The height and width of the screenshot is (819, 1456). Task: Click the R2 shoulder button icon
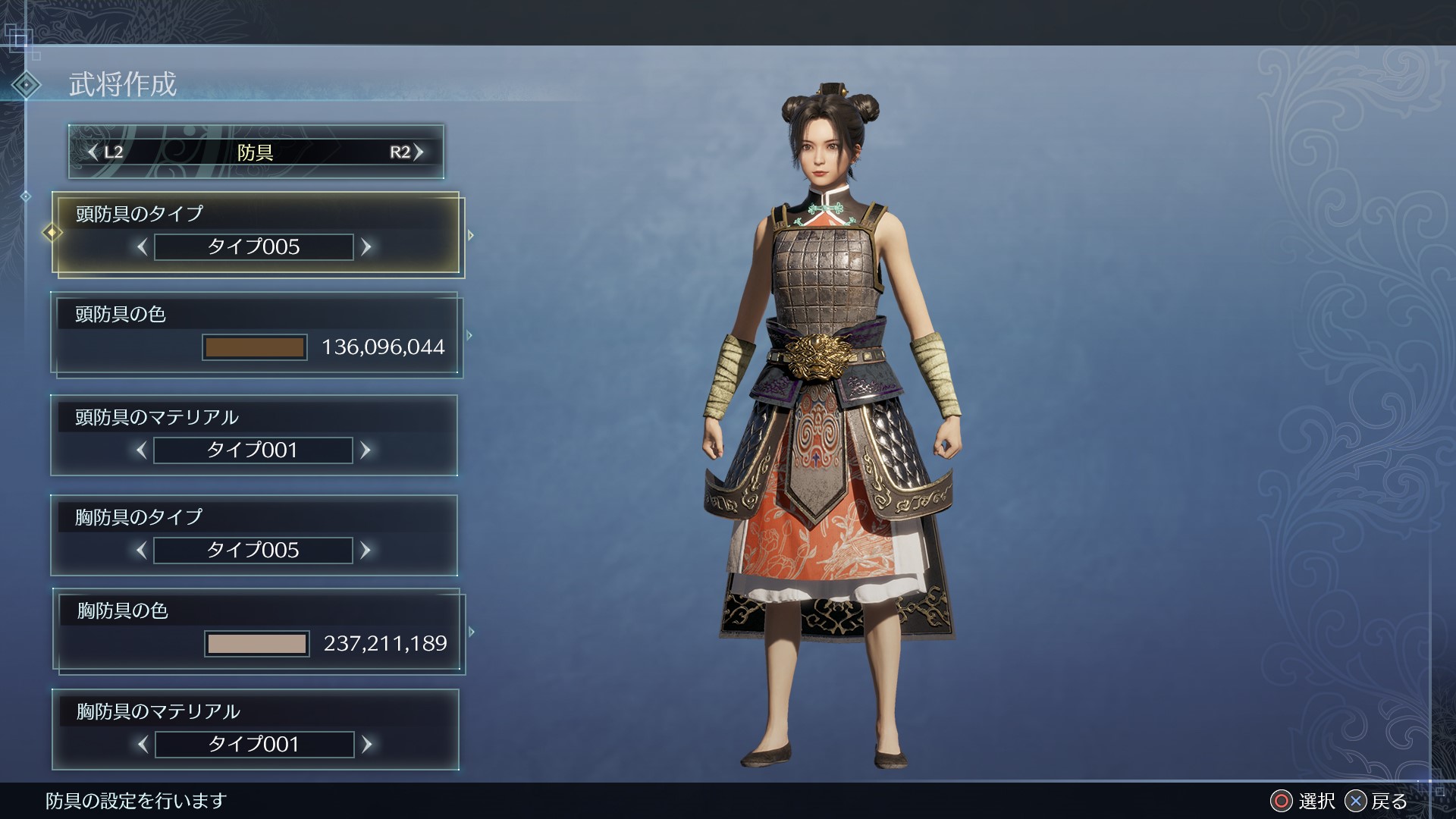coord(404,152)
